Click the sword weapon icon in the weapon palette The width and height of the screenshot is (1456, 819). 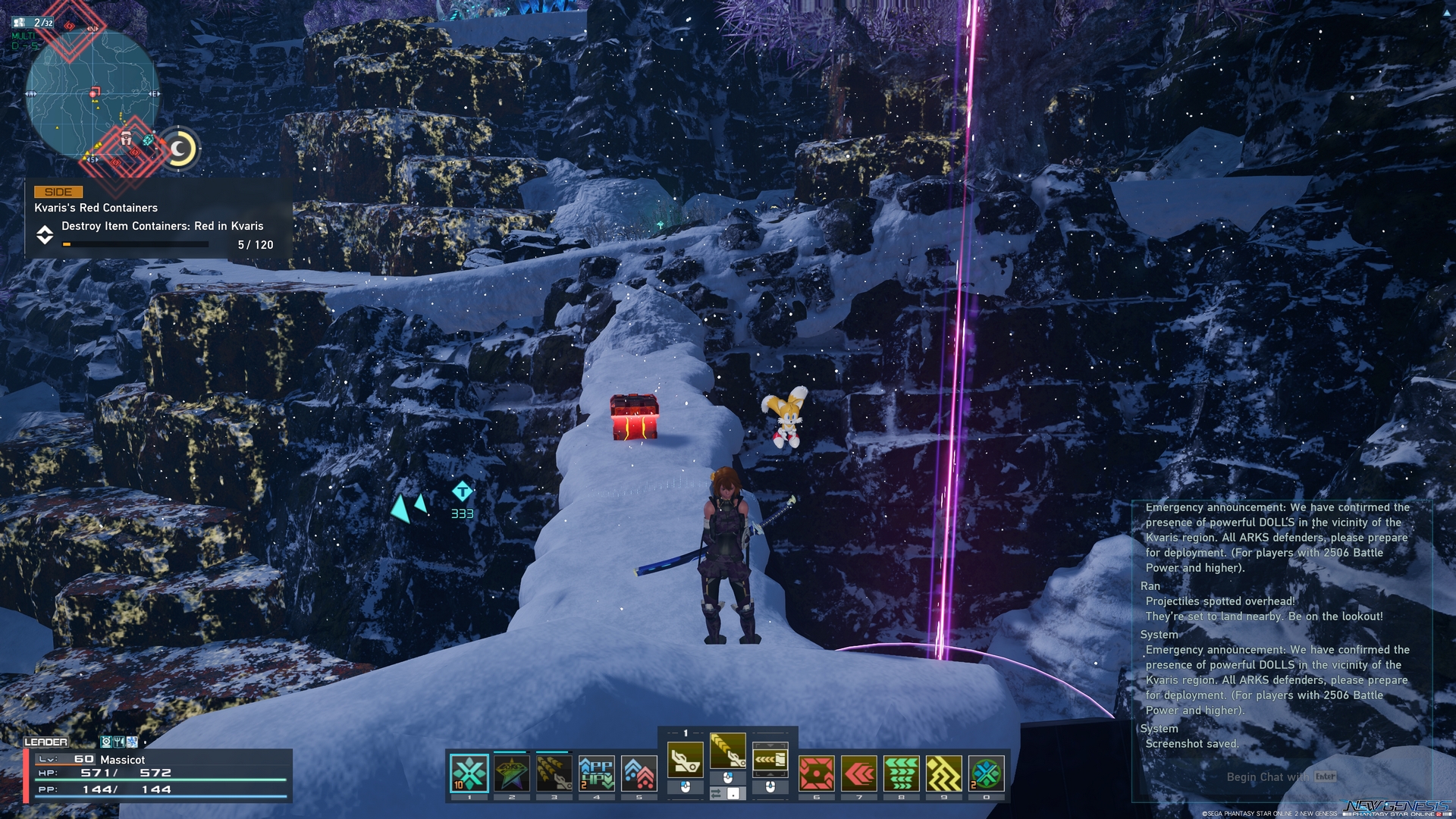click(x=686, y=760)
